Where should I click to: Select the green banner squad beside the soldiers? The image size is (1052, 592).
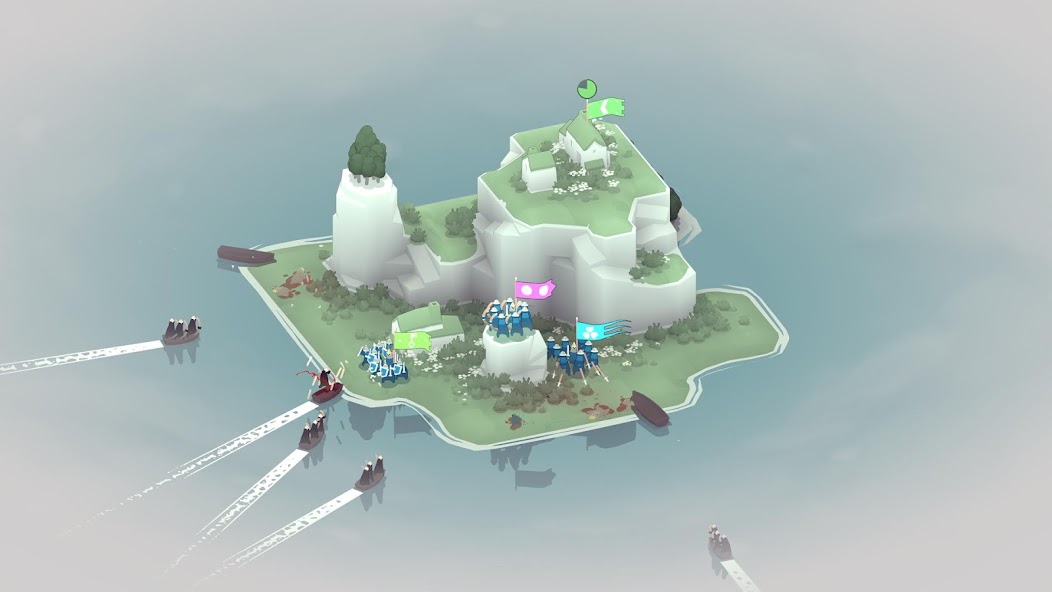click(x=411, y=340)
